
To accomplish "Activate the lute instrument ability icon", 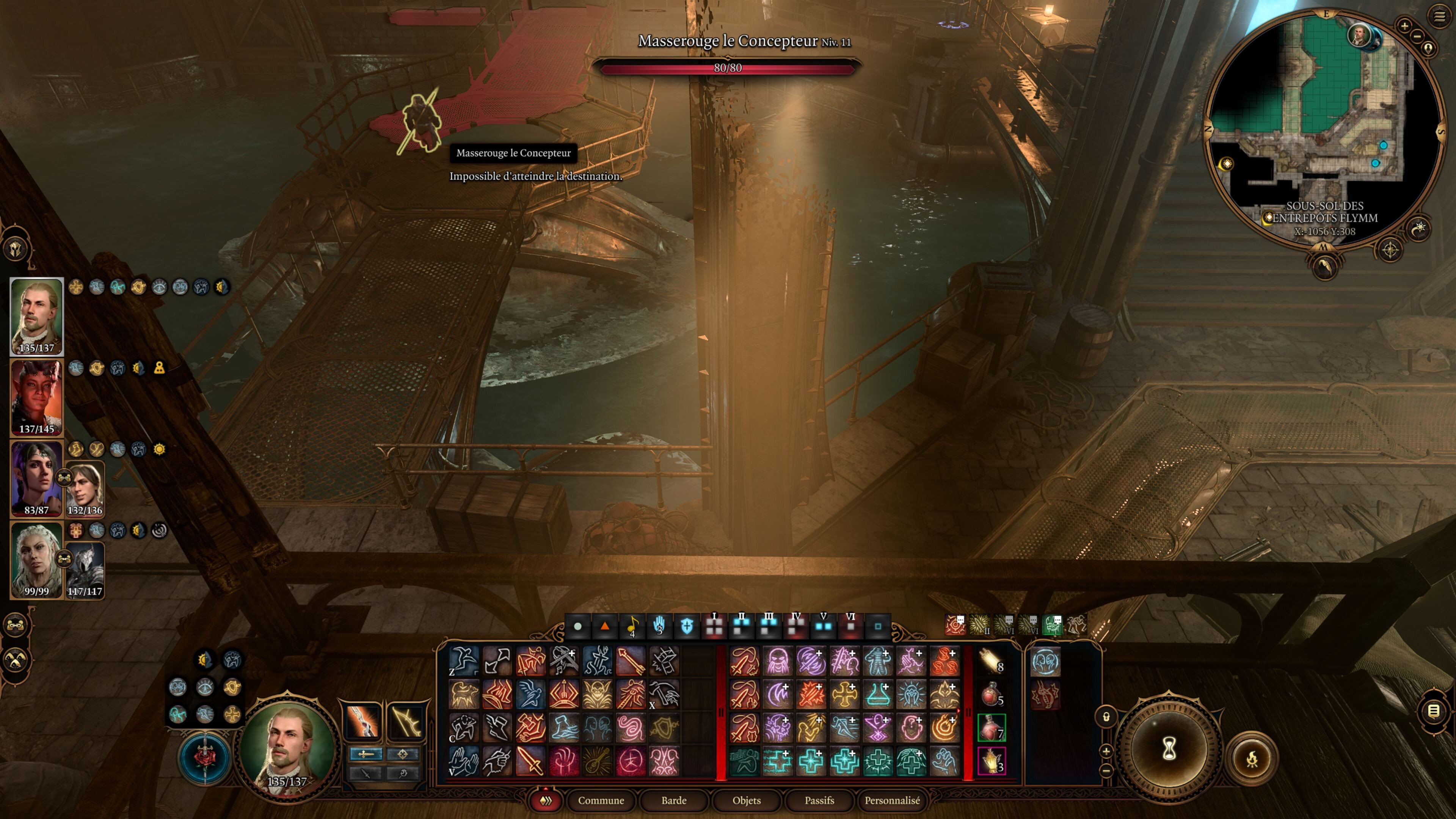I will 597,761.
